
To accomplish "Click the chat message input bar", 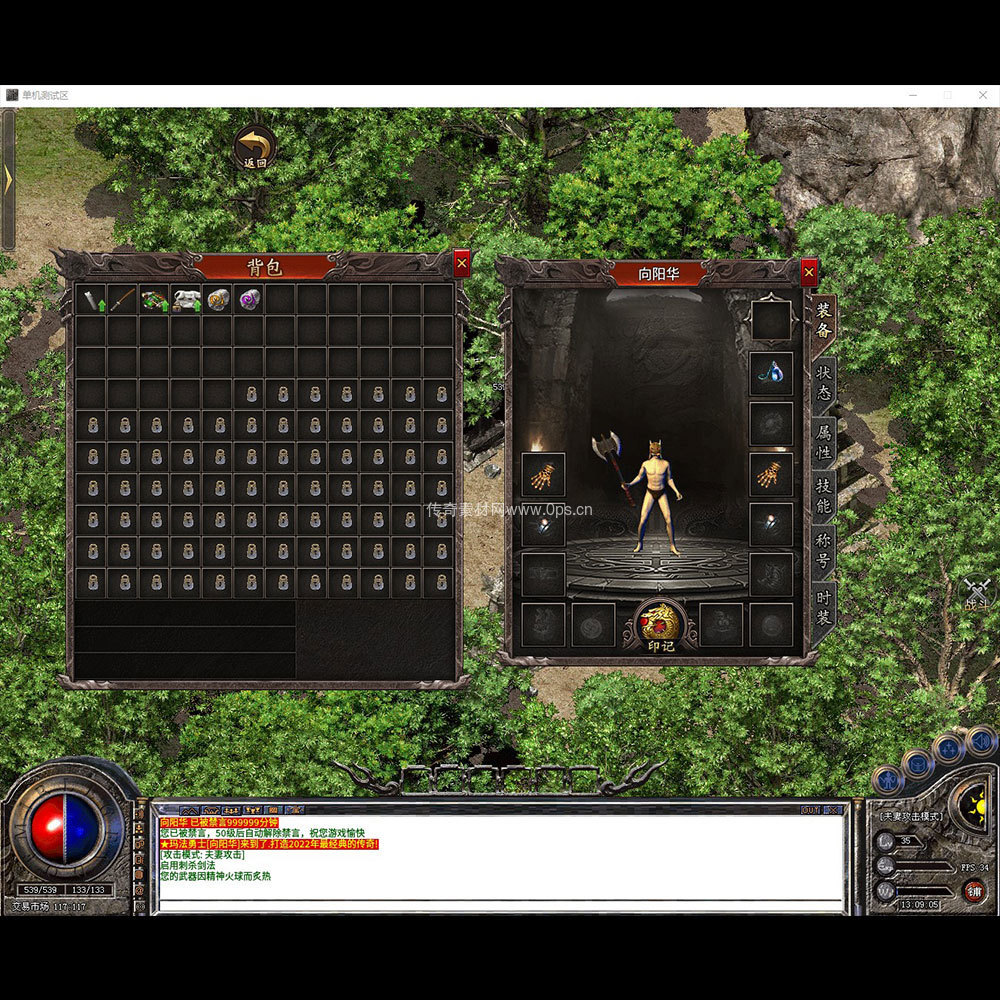I will pyautogui.click(x=500, y=906).
